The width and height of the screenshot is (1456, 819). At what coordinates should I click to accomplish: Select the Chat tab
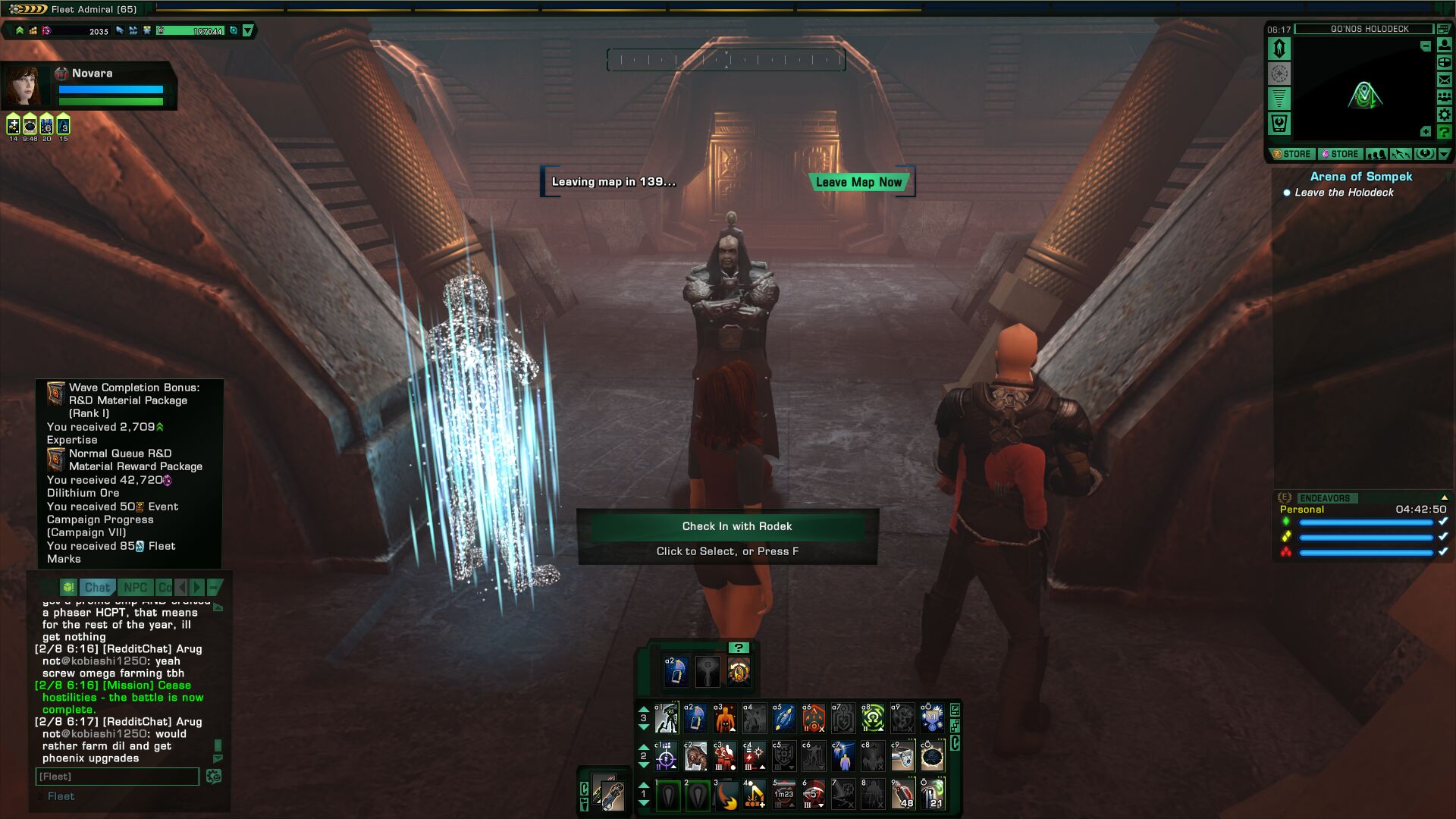click(x=97, y=588)
